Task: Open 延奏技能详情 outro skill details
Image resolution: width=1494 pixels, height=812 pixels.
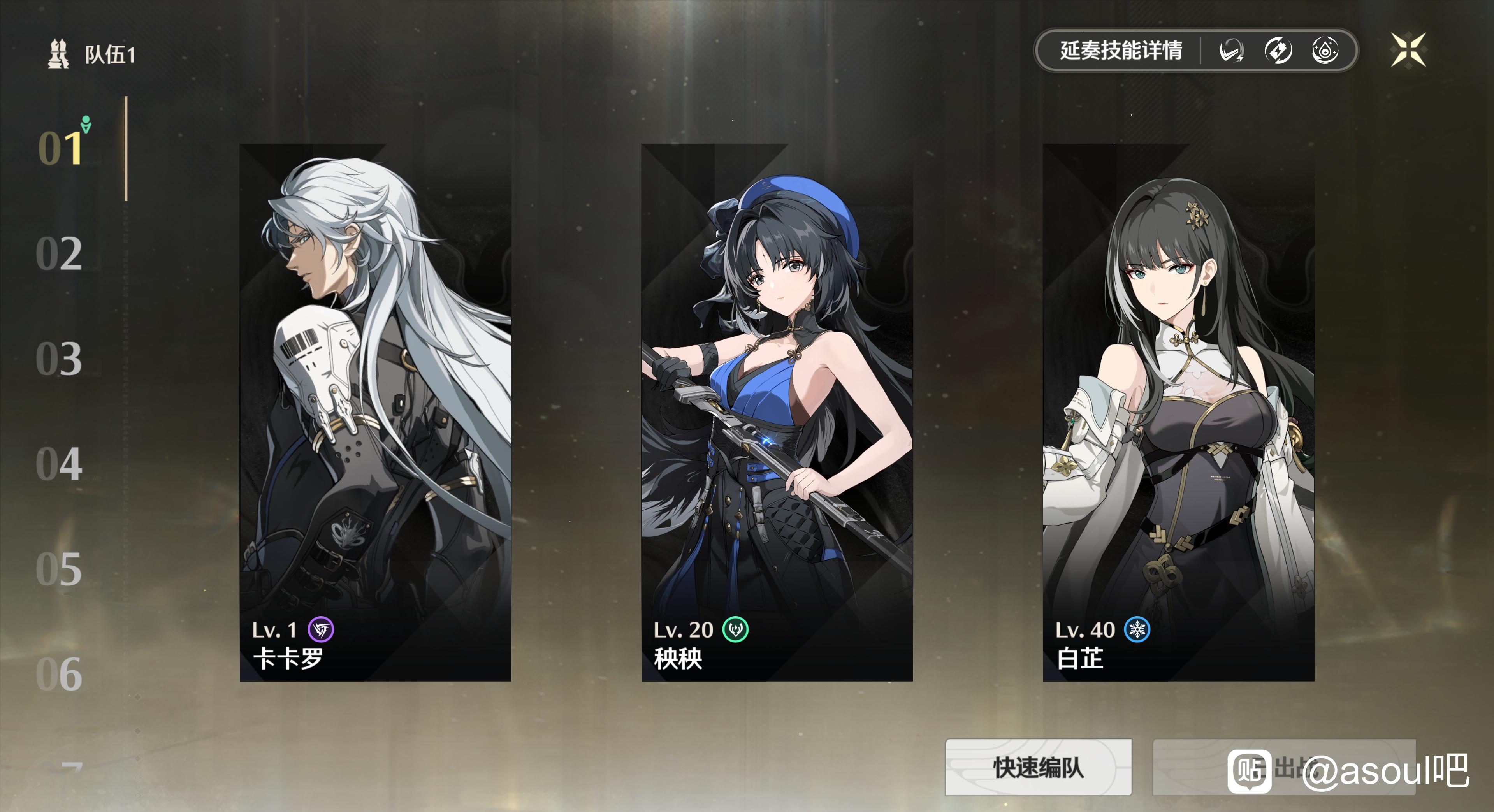Action: point(1120,51)
